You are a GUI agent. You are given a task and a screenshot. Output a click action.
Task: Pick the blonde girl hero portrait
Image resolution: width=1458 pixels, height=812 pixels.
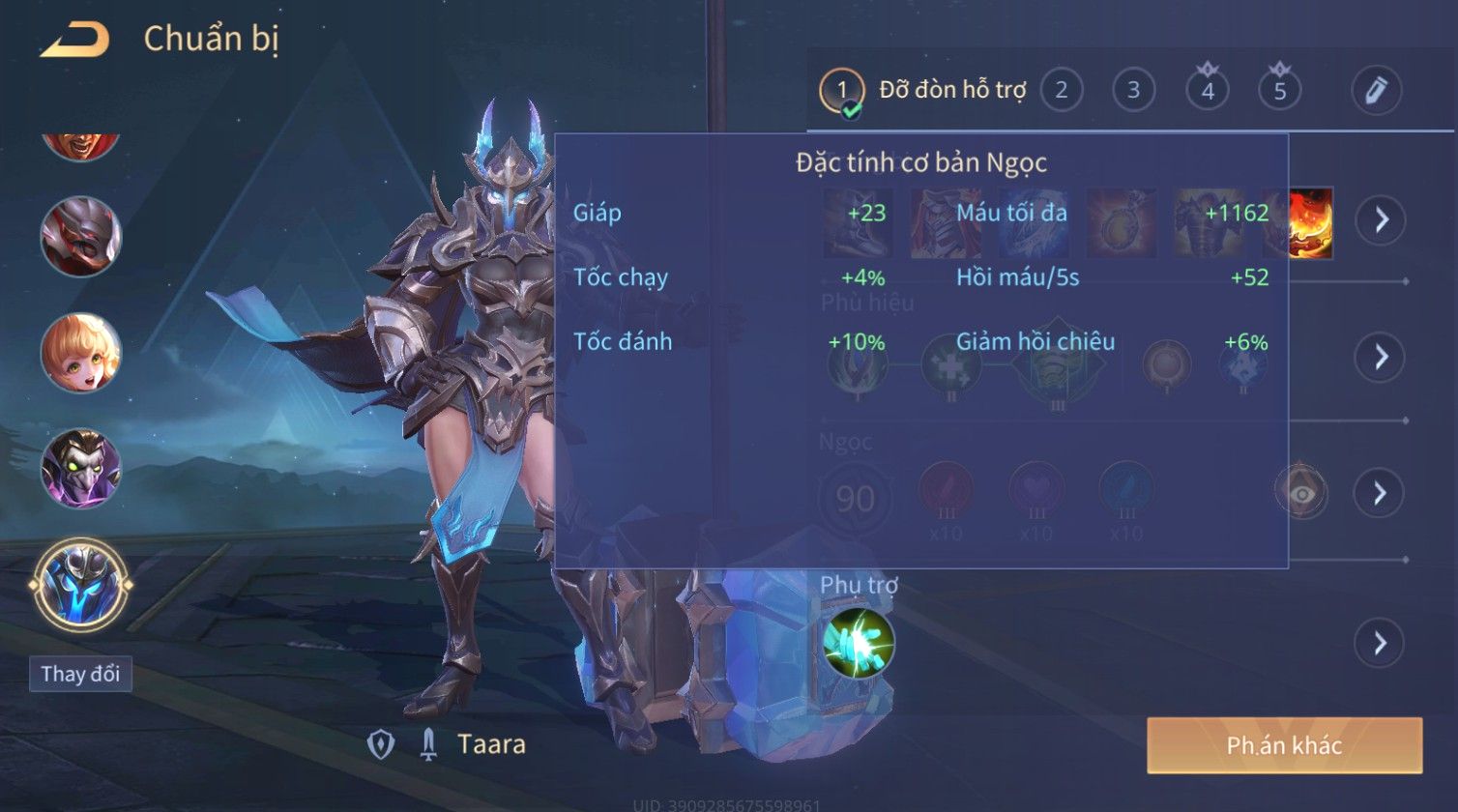click(x=80, y=352)
